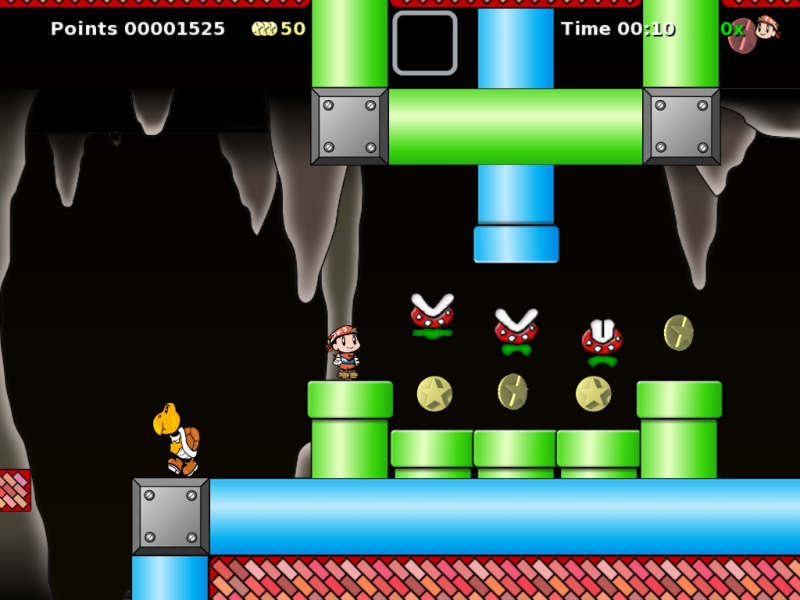Click the Maryo head lives icon
This screenshot has width=800, height=600.
click(766, 29)
